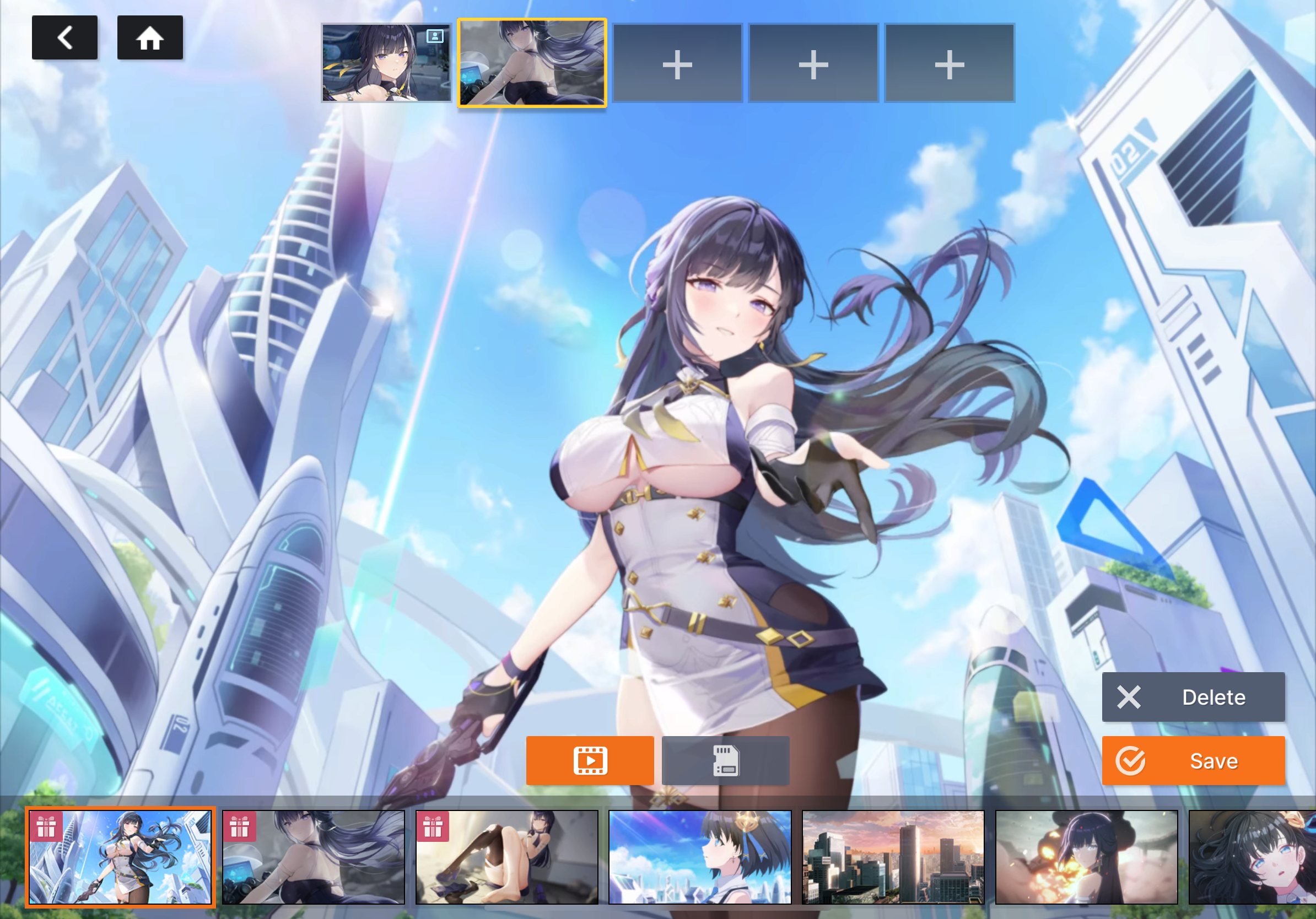The image size is (1316, 919).
Task: Switch to the orange video filmstrip tab
Action: pos(590,761)
